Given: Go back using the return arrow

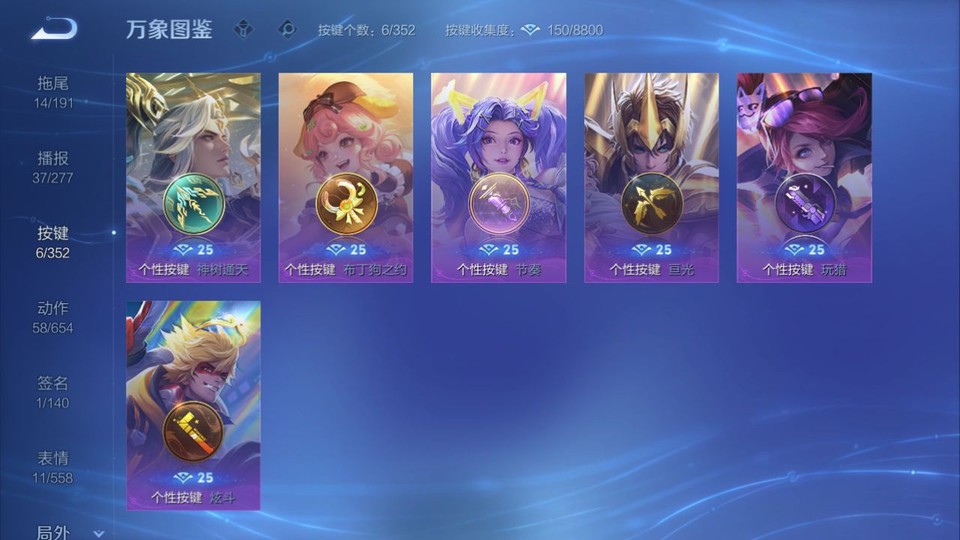Looking at the screenshot, I should [x=54, y=29].
